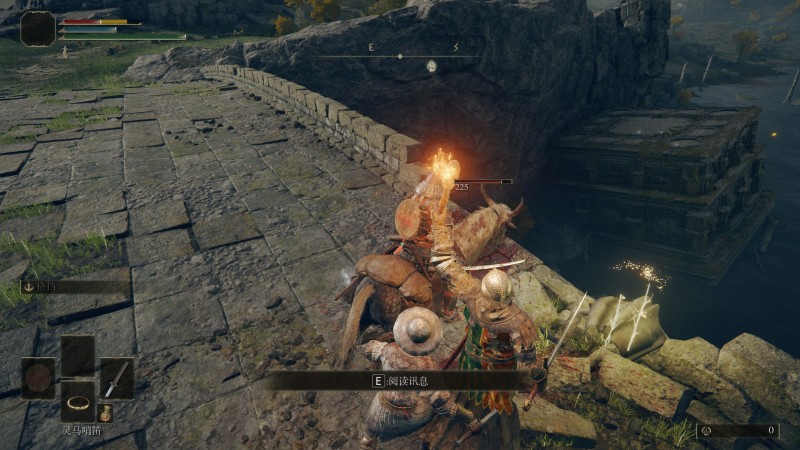Viewport: 800px width, 450px height.
Task: Open the small pouch item slot
Action: coord(106,411)
